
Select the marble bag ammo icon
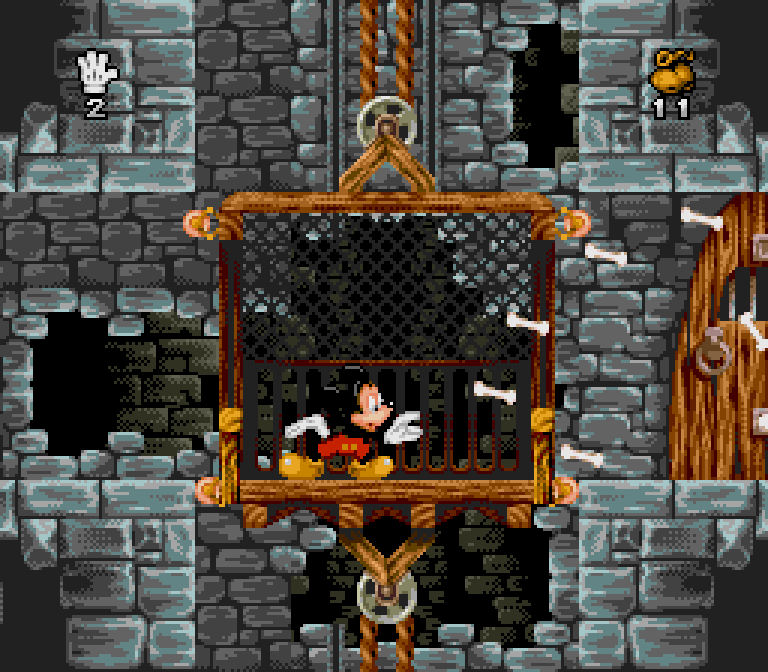[671, 72]
